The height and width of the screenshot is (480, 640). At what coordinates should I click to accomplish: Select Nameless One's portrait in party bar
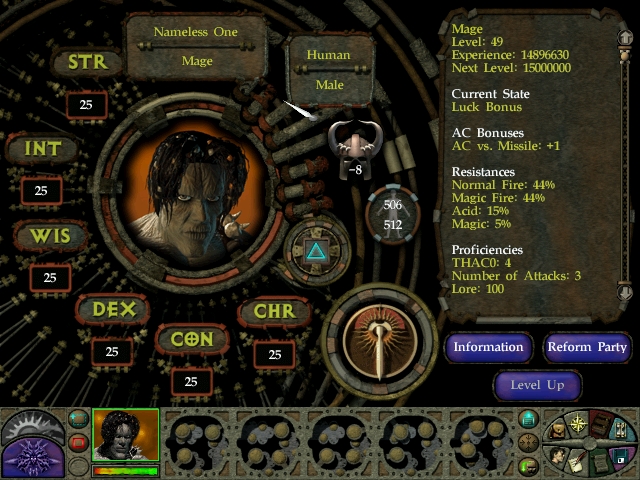pyautogui.click(x=125, y=436)
